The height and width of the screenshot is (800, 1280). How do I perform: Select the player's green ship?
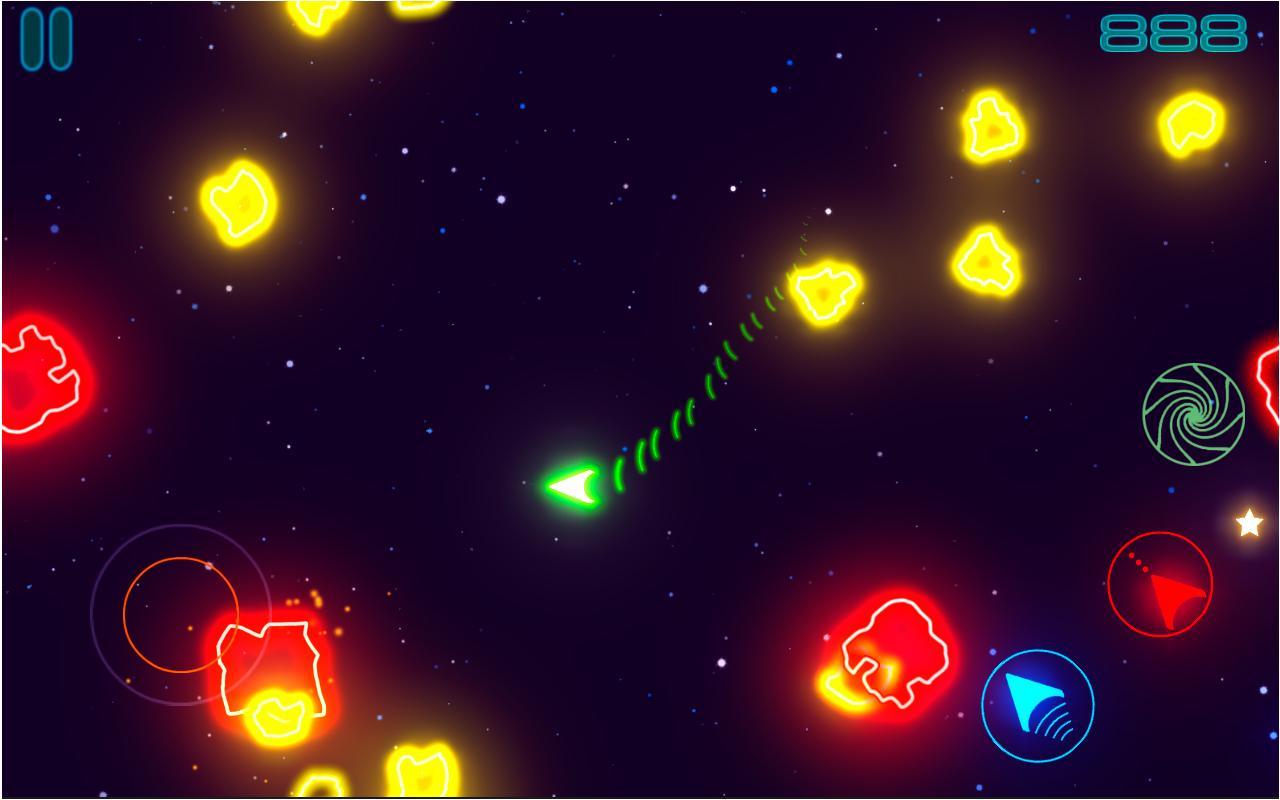573,488
